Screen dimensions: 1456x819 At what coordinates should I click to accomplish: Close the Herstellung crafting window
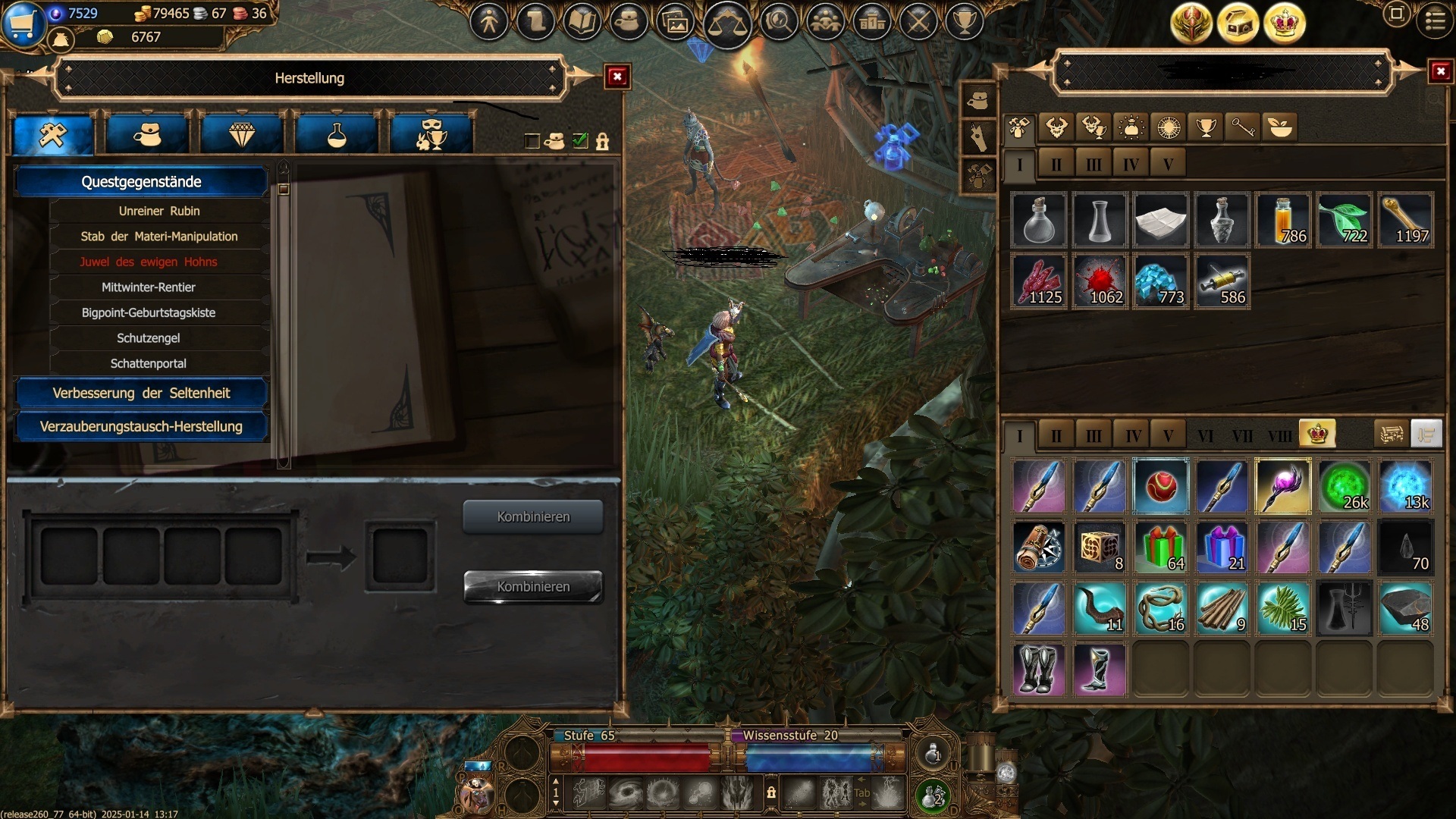[x=617, y=77]
